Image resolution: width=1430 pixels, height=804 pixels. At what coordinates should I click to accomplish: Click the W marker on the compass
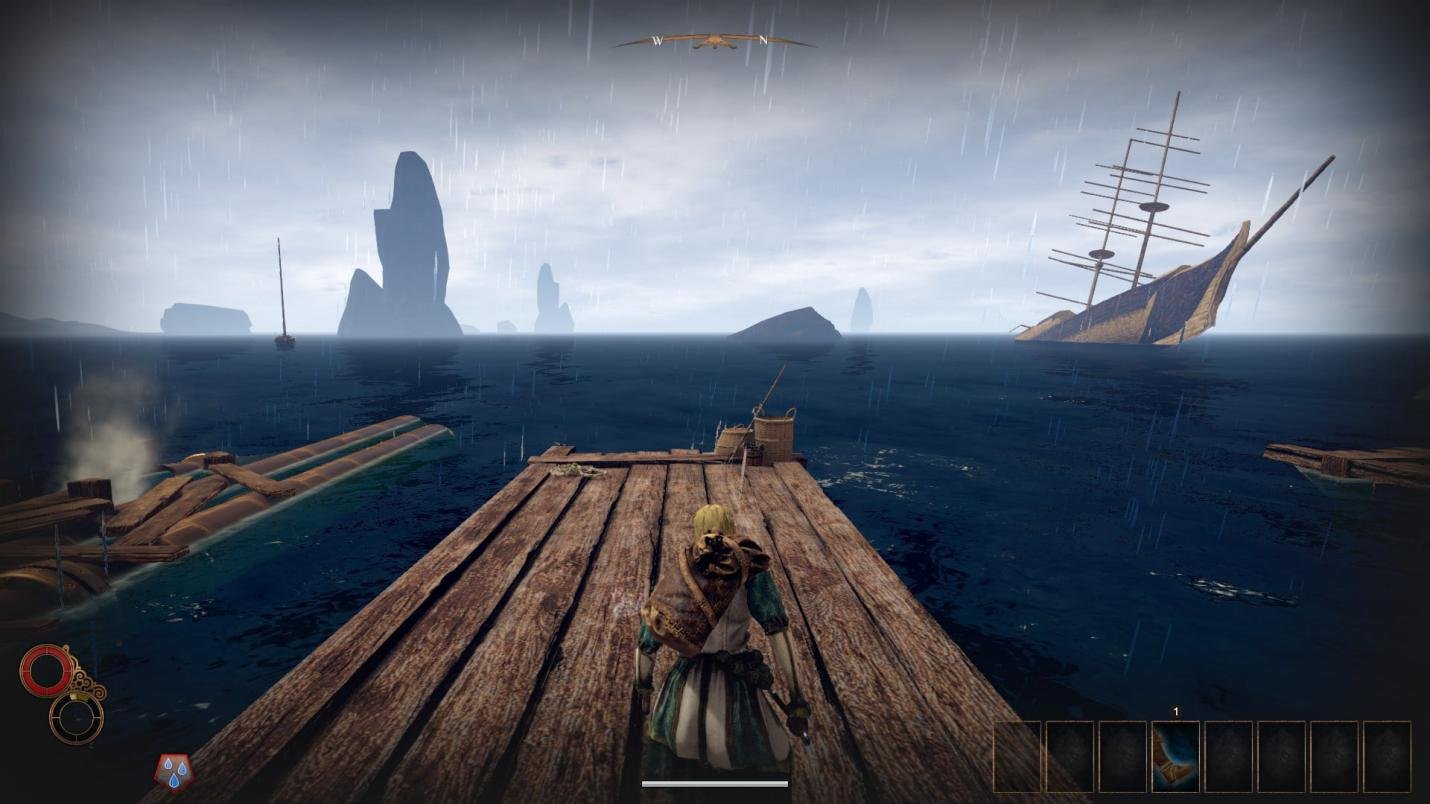coord(659,40)
